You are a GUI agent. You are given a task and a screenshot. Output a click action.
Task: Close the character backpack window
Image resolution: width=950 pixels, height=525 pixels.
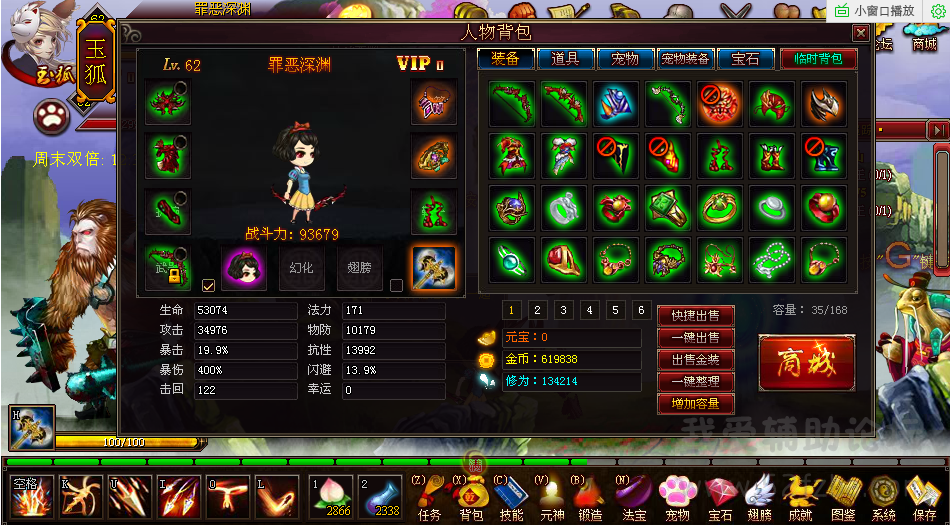860,33
